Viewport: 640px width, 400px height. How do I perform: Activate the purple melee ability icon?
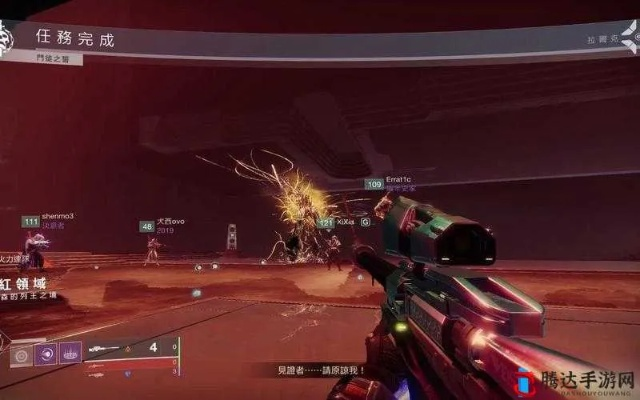pyautogui.click(x=46, y=352)
